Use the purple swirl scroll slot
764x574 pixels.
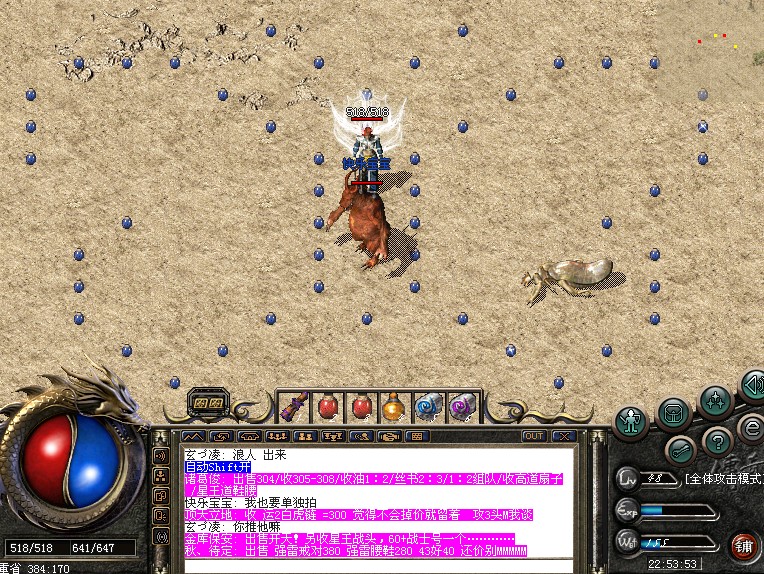(x=461, y=407)
